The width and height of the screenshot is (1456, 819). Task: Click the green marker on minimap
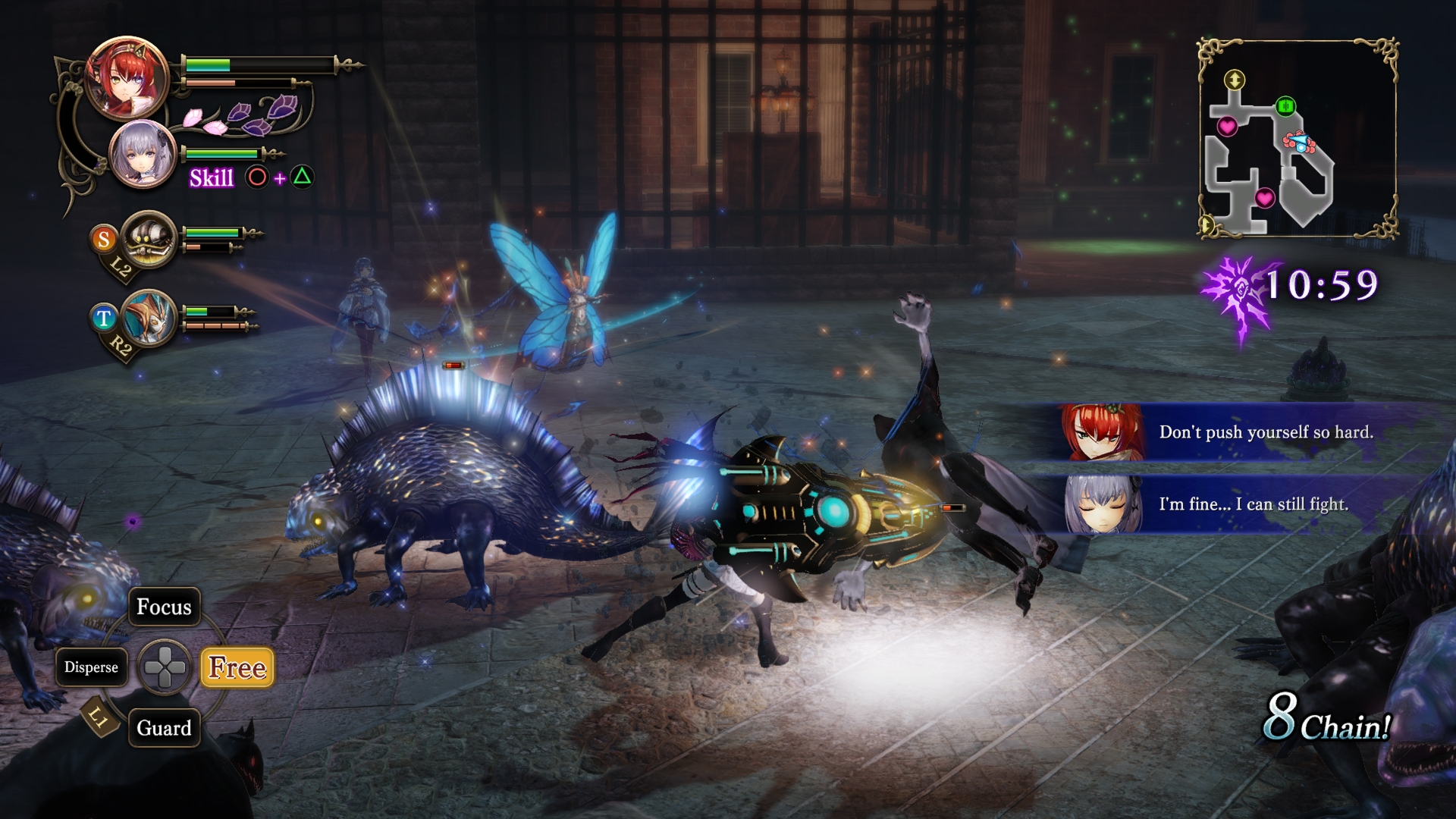tap(1285, 106)
